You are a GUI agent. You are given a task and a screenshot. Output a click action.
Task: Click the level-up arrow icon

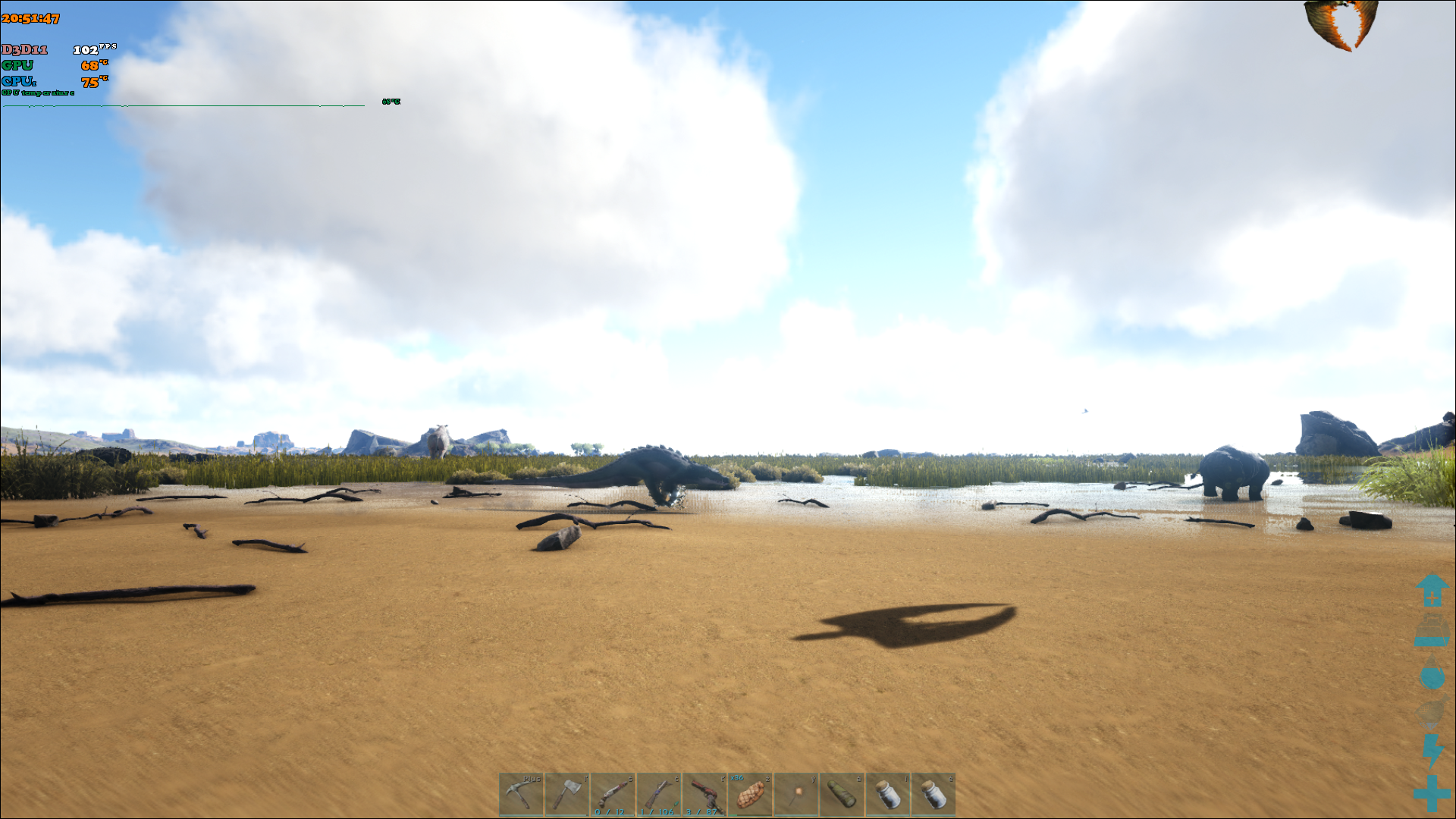pos(1432,590)
